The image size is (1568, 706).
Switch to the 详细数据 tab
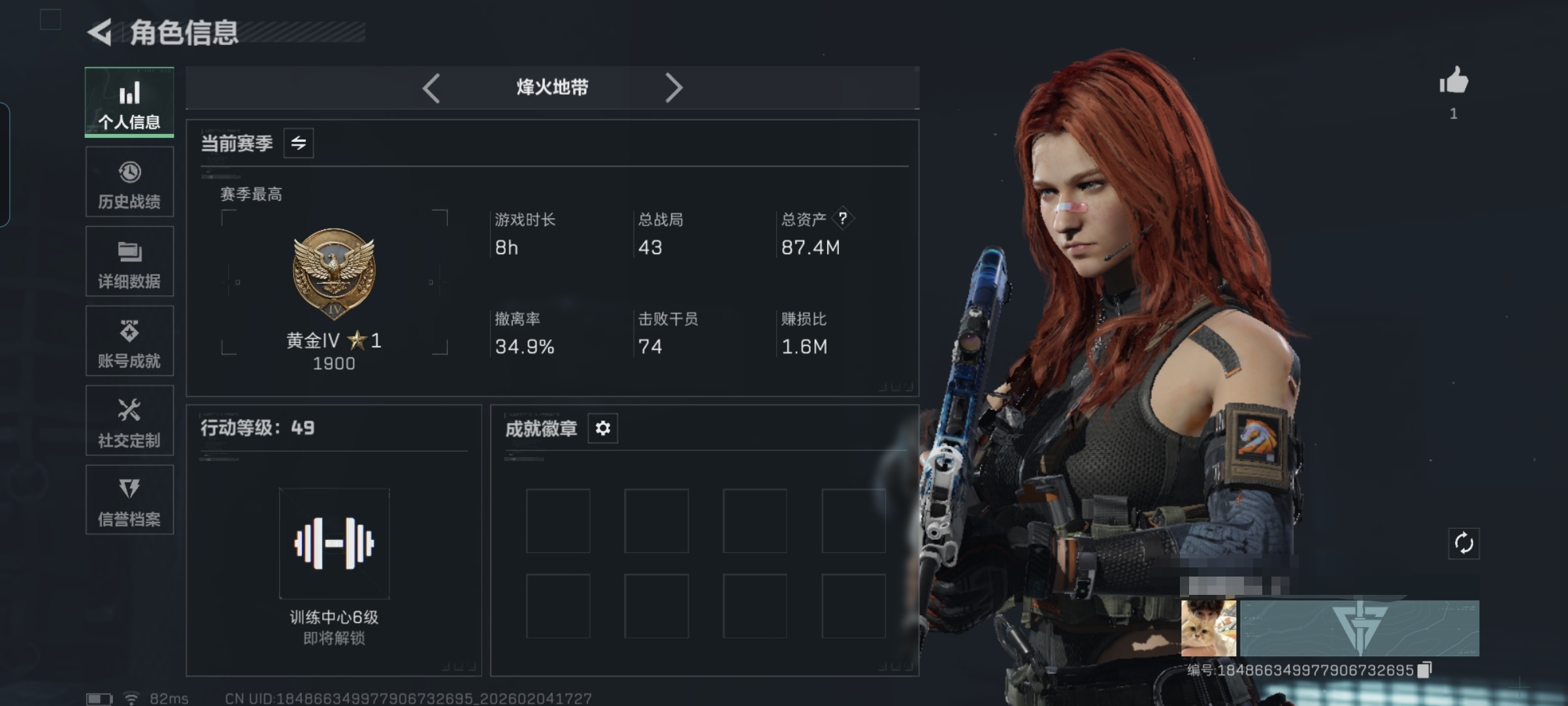[x=129, y=262]
